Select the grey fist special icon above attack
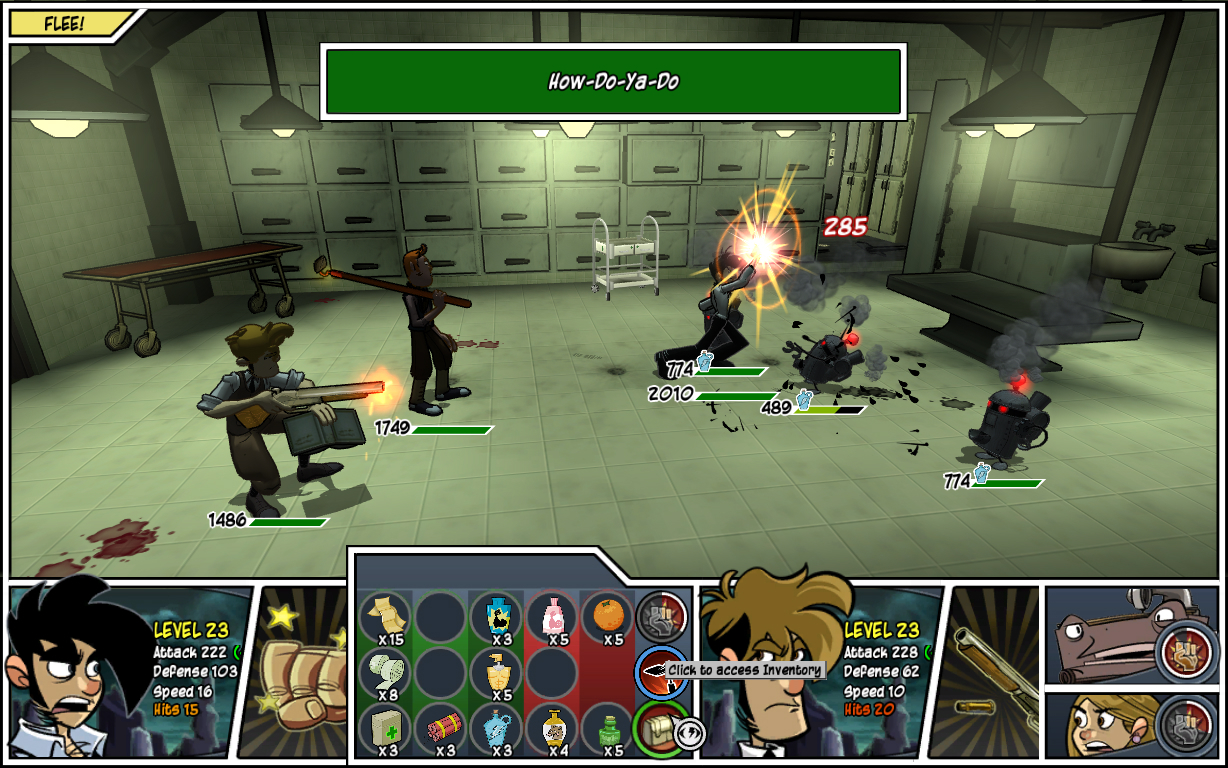This screenshot has width=1228, height=768. point(662,616)
